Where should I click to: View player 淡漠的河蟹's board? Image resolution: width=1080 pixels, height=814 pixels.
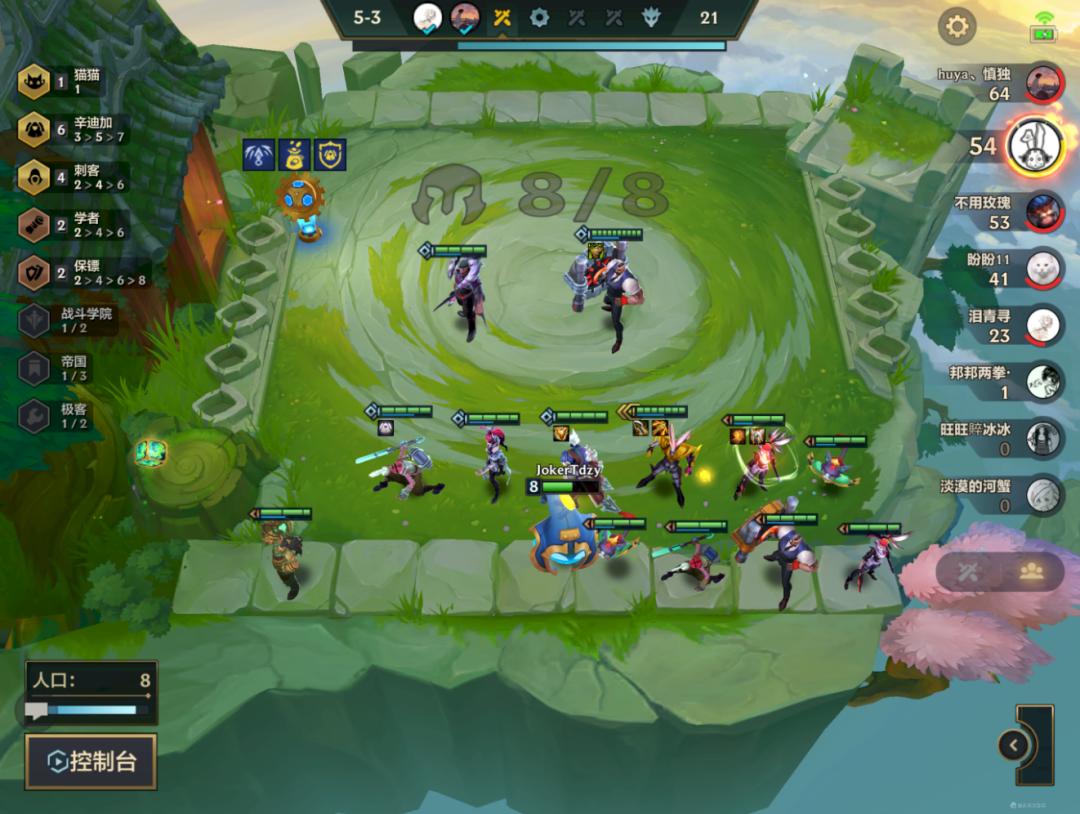[x=1043, y=495]
